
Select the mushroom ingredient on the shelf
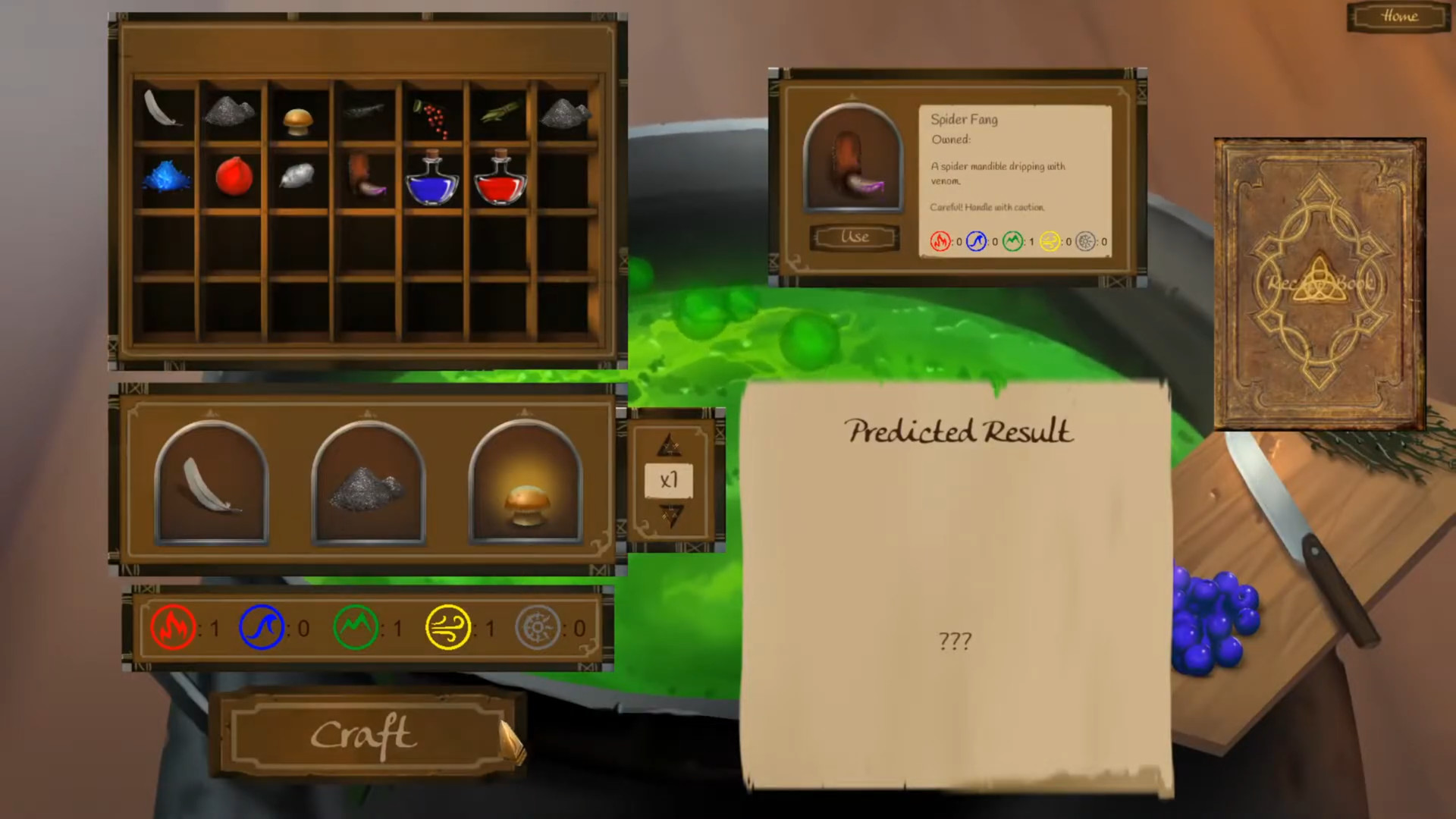pos(299,119)
